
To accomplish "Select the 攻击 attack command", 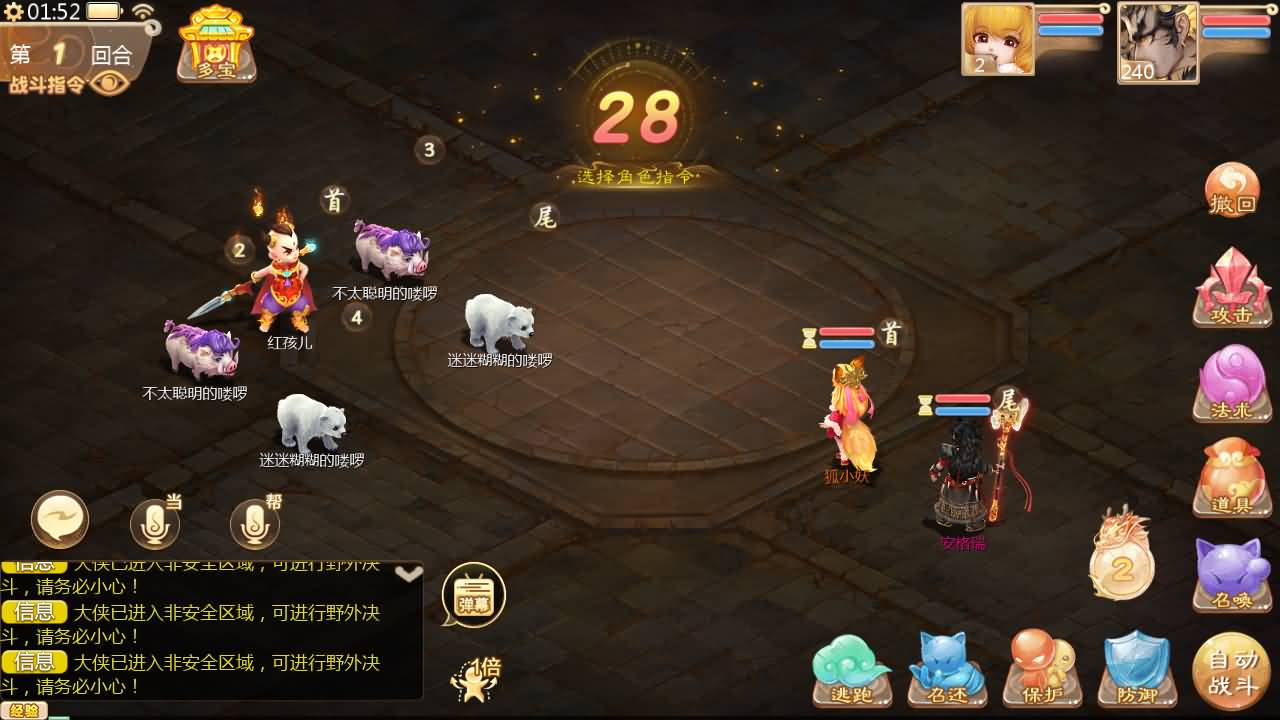I will [1231, 291].
